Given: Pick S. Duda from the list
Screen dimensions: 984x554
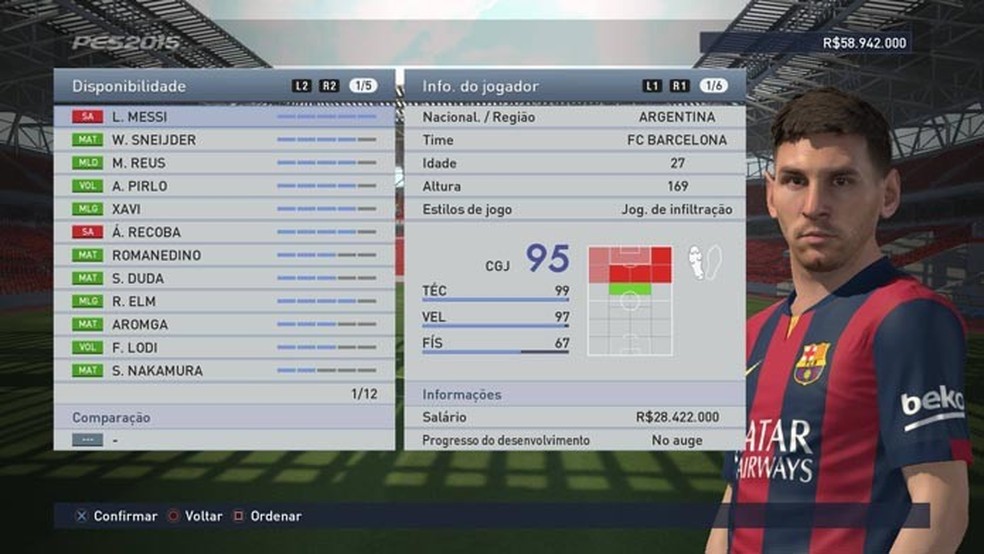Looking at the screenshot, I should click(224, 278).
